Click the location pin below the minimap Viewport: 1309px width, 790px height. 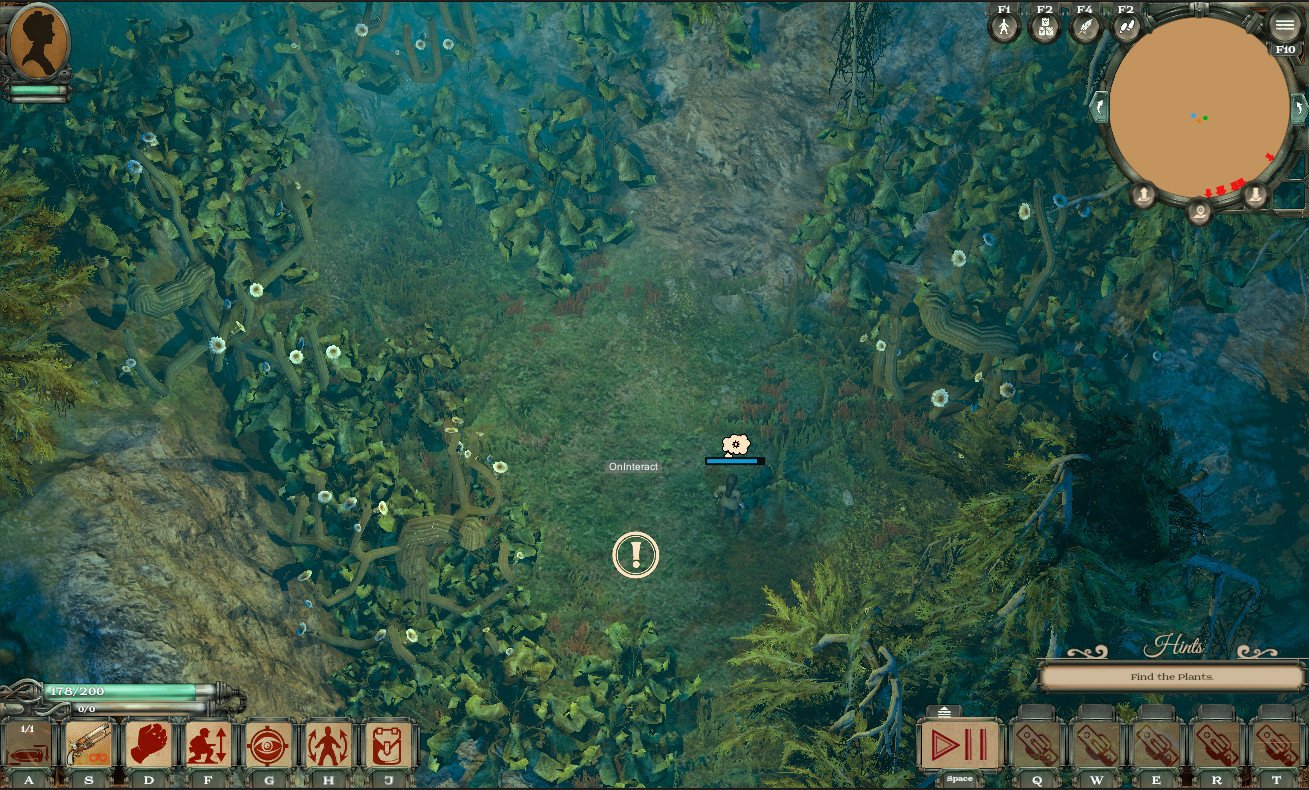1200,212
